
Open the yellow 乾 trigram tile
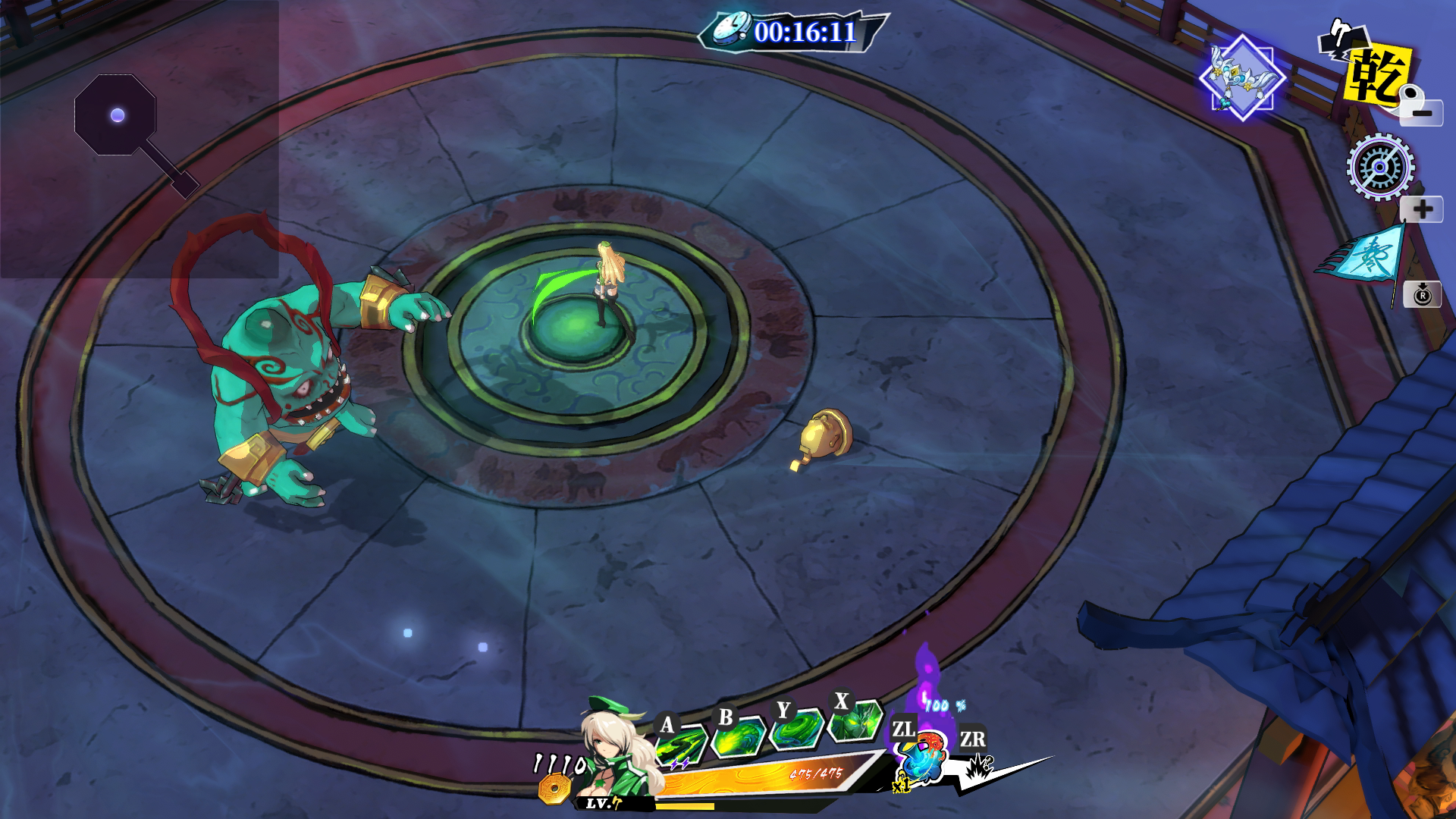[1377, 74]
